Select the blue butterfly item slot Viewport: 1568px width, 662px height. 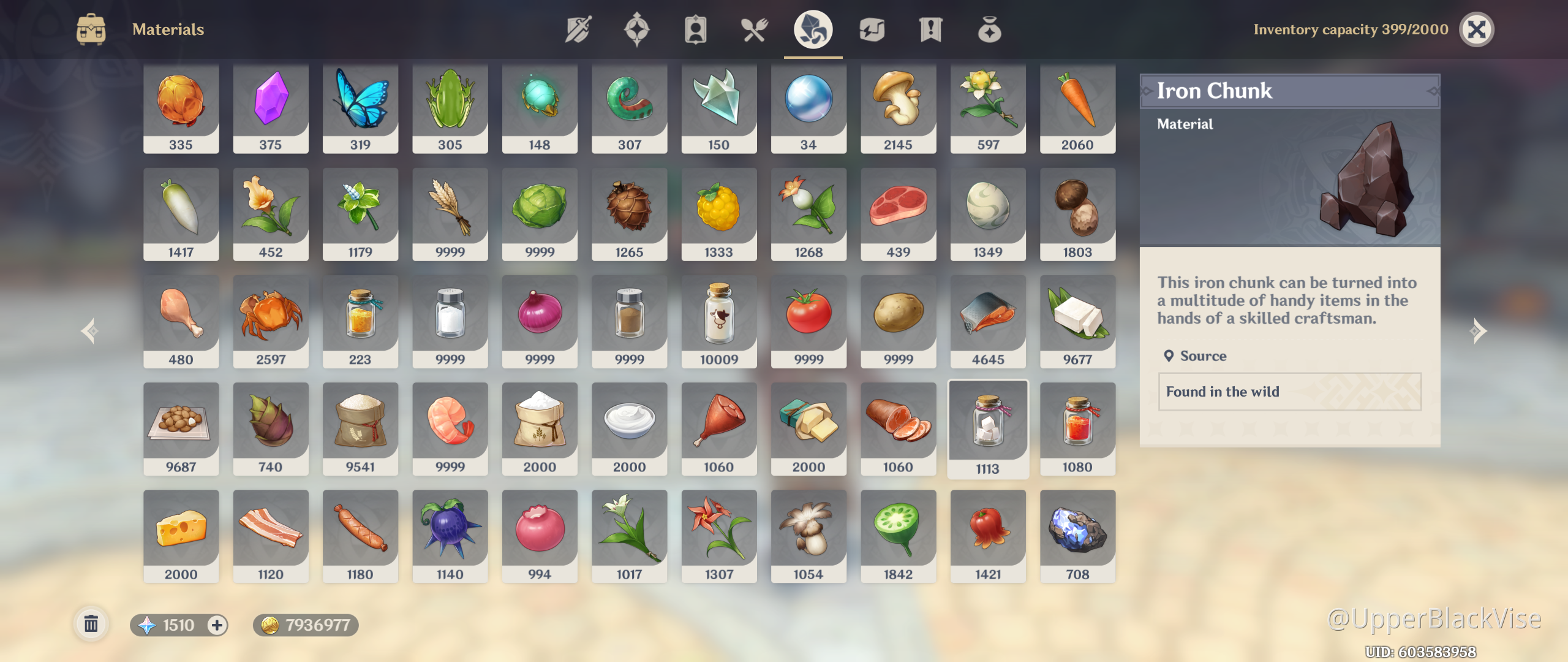pos(360,107)
